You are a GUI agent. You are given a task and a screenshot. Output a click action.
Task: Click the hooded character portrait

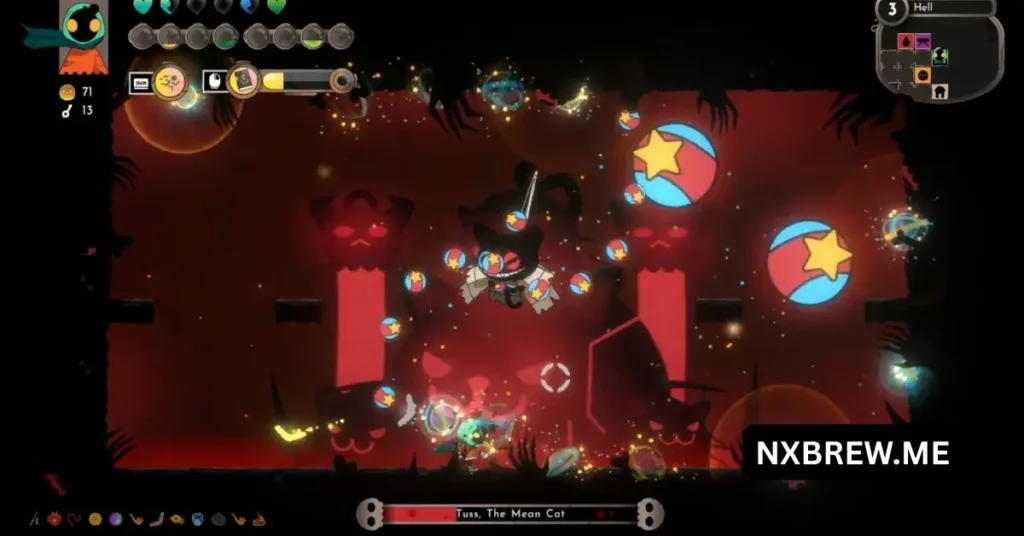[84, 37]
